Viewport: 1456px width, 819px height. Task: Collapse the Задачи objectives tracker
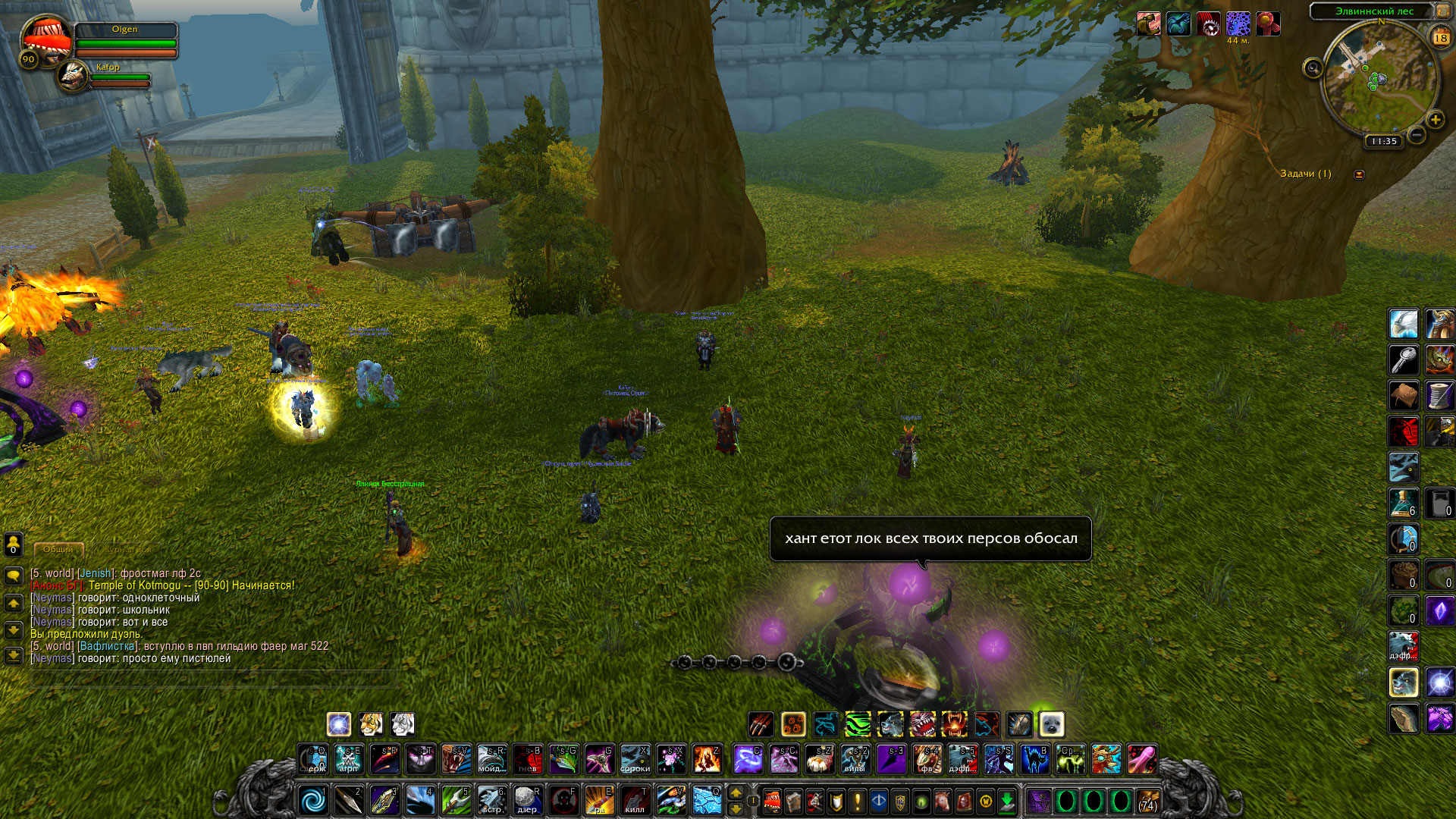1359,174
